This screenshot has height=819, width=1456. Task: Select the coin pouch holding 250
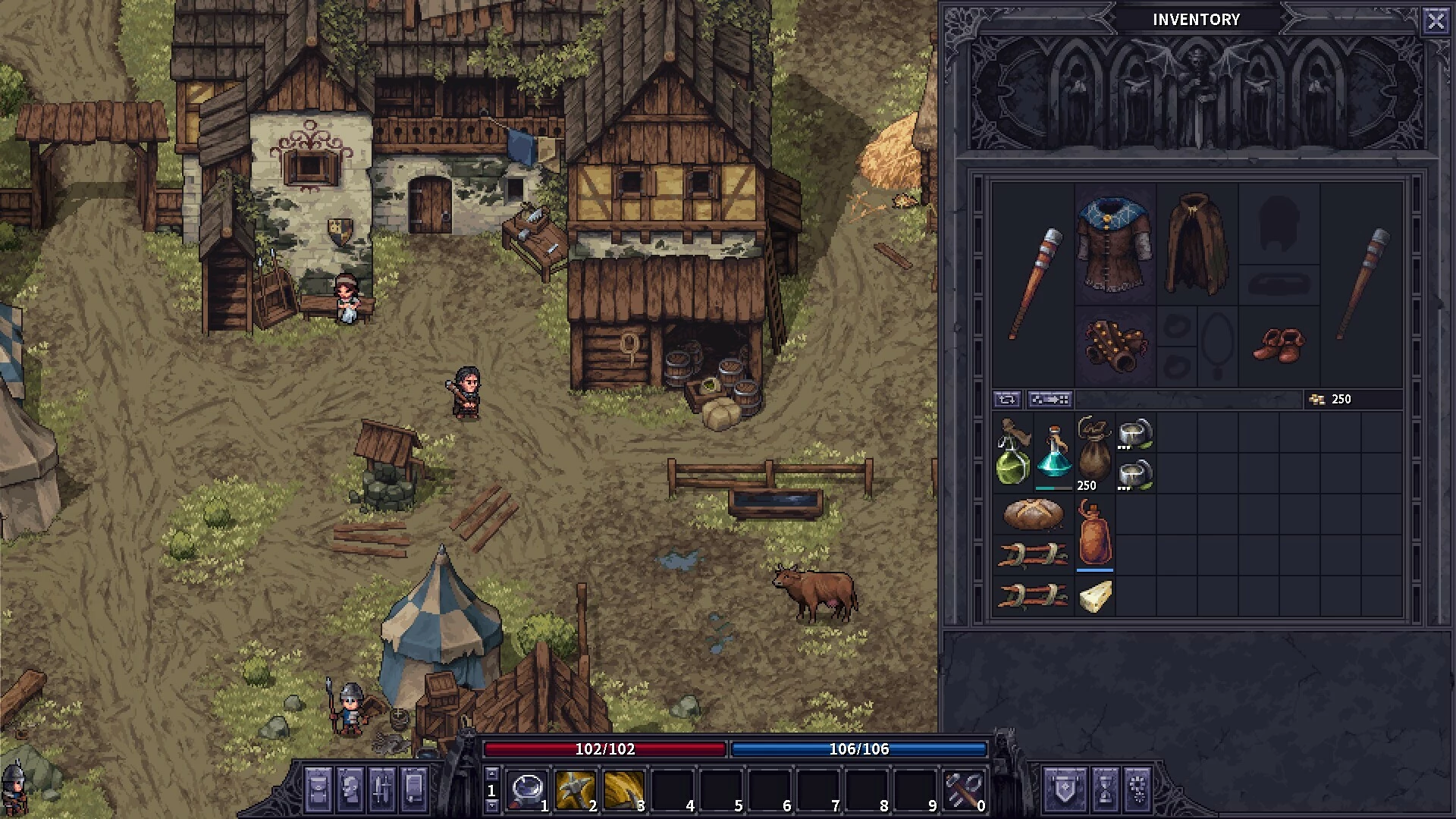[1094, 453]
